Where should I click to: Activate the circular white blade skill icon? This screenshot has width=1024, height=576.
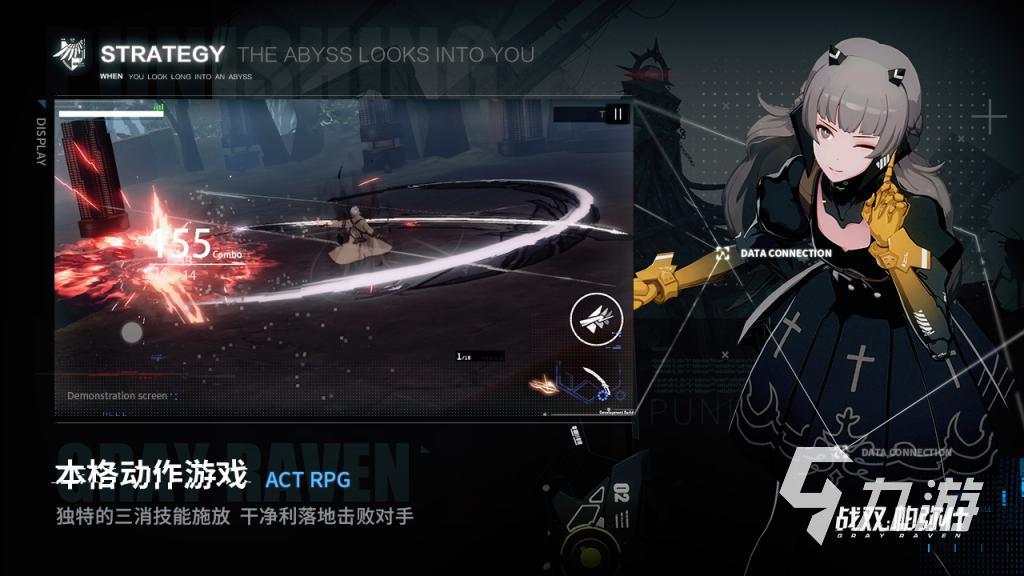(x=596, y=320)
